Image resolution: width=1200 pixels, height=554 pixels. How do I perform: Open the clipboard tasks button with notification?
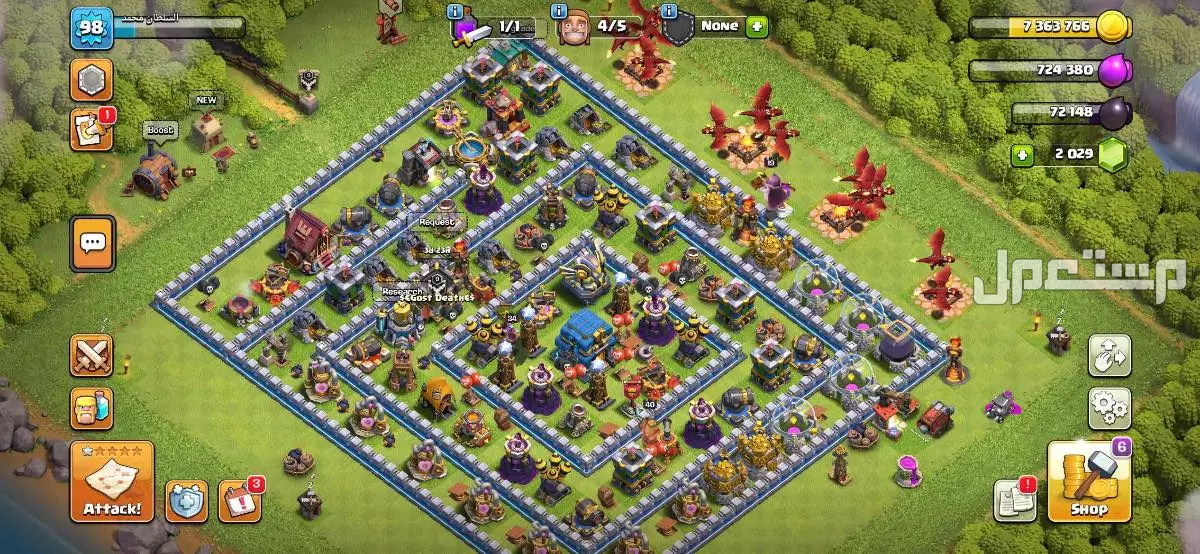pos(90,131)
